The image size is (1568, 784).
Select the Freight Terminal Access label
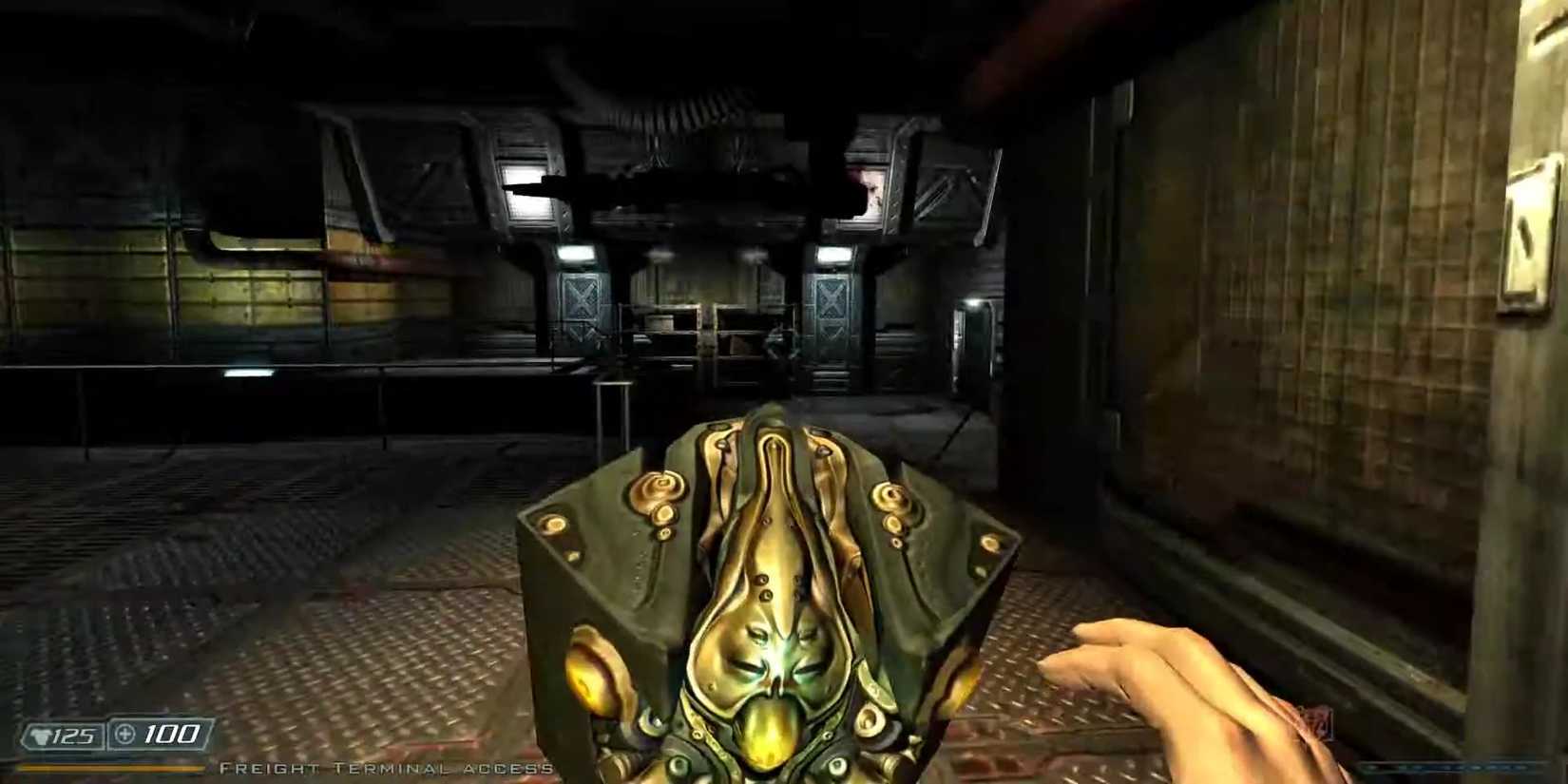pos(385,767)
